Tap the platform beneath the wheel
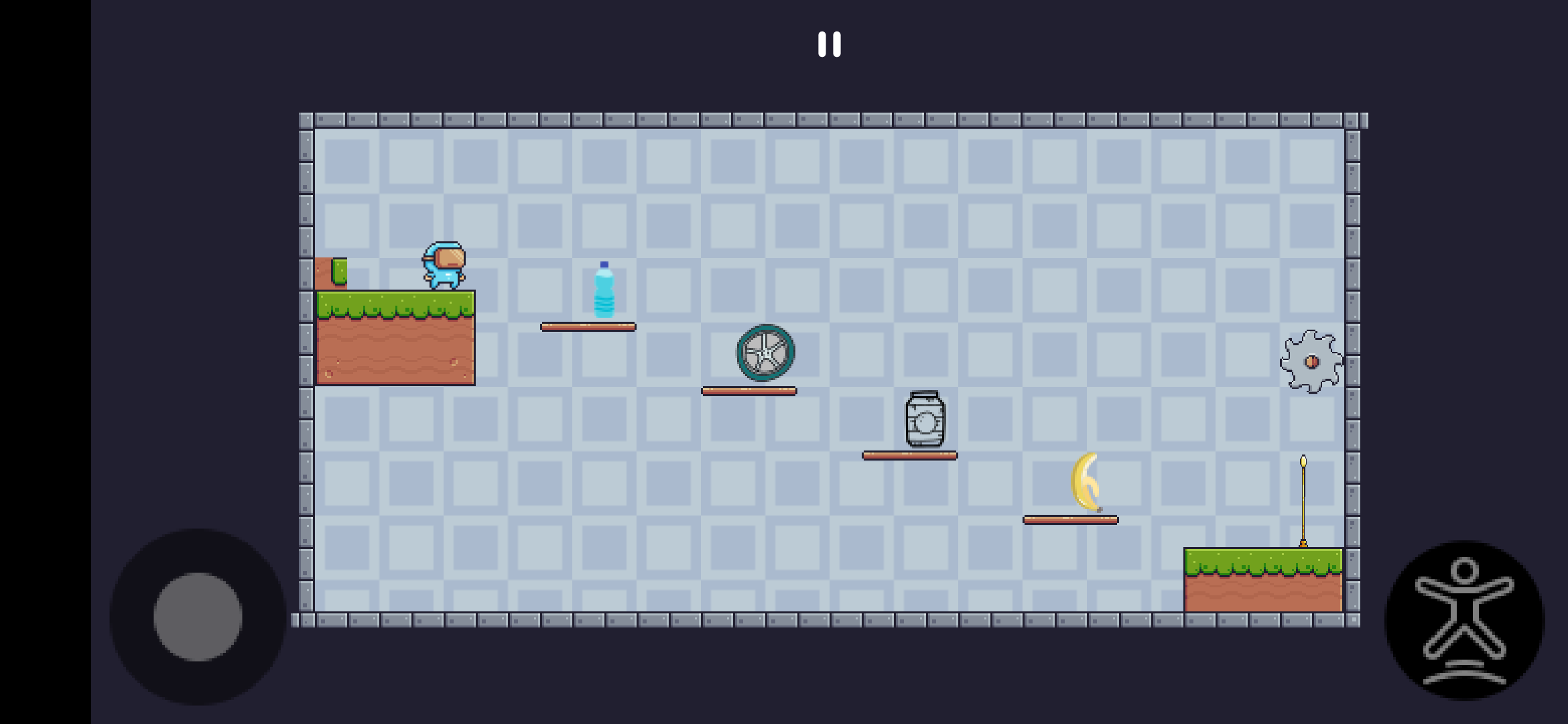 coord(748,390)
